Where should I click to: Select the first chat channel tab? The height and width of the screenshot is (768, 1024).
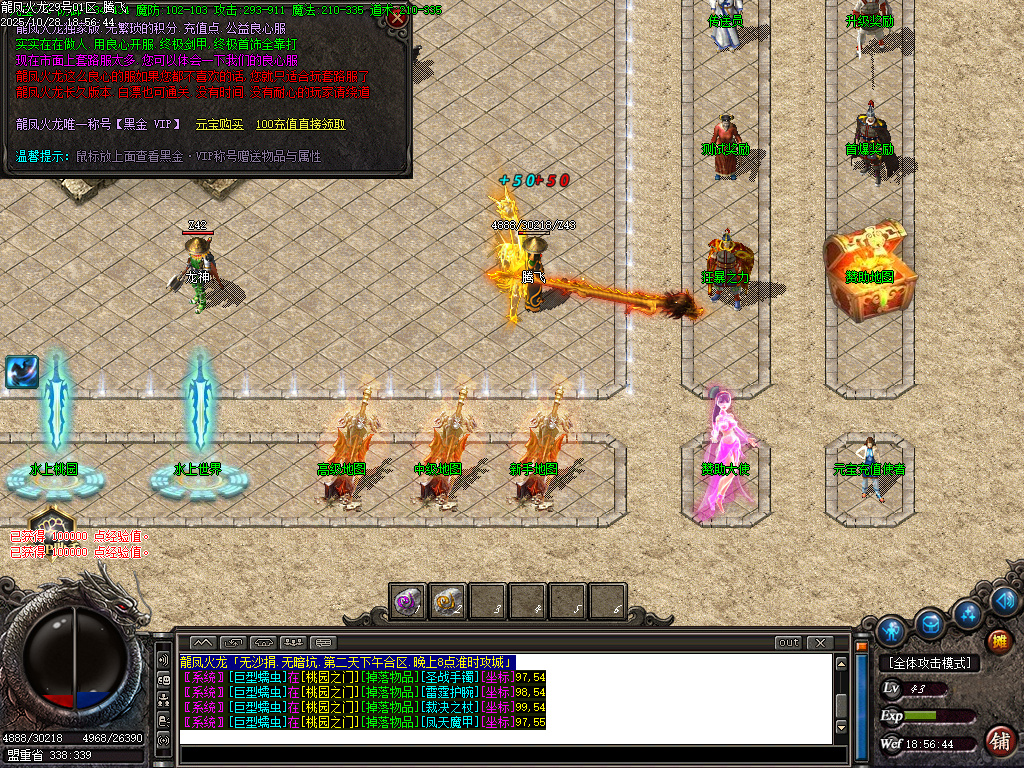pos(202,642)
